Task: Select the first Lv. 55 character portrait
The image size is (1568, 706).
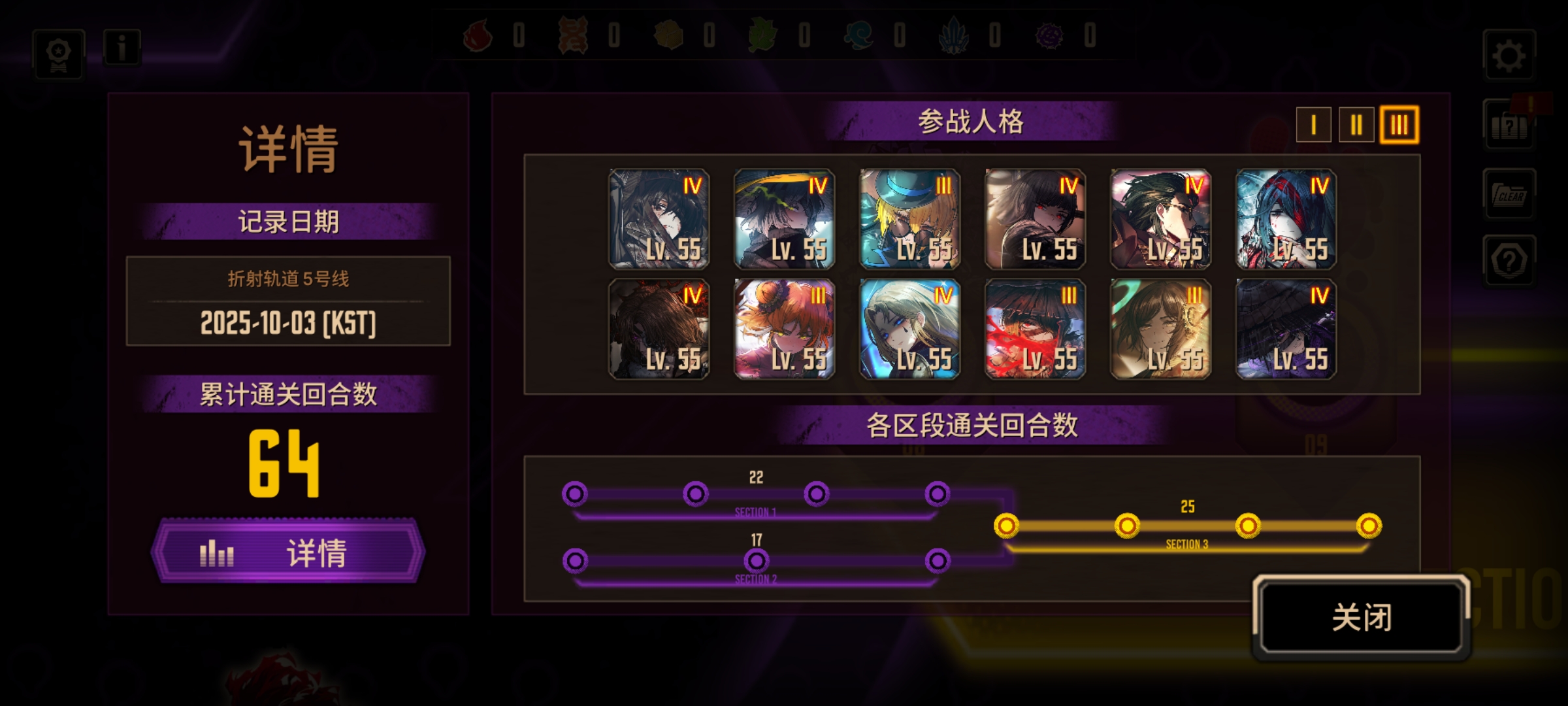Action: pyautogui.click(x=658, y=219)
